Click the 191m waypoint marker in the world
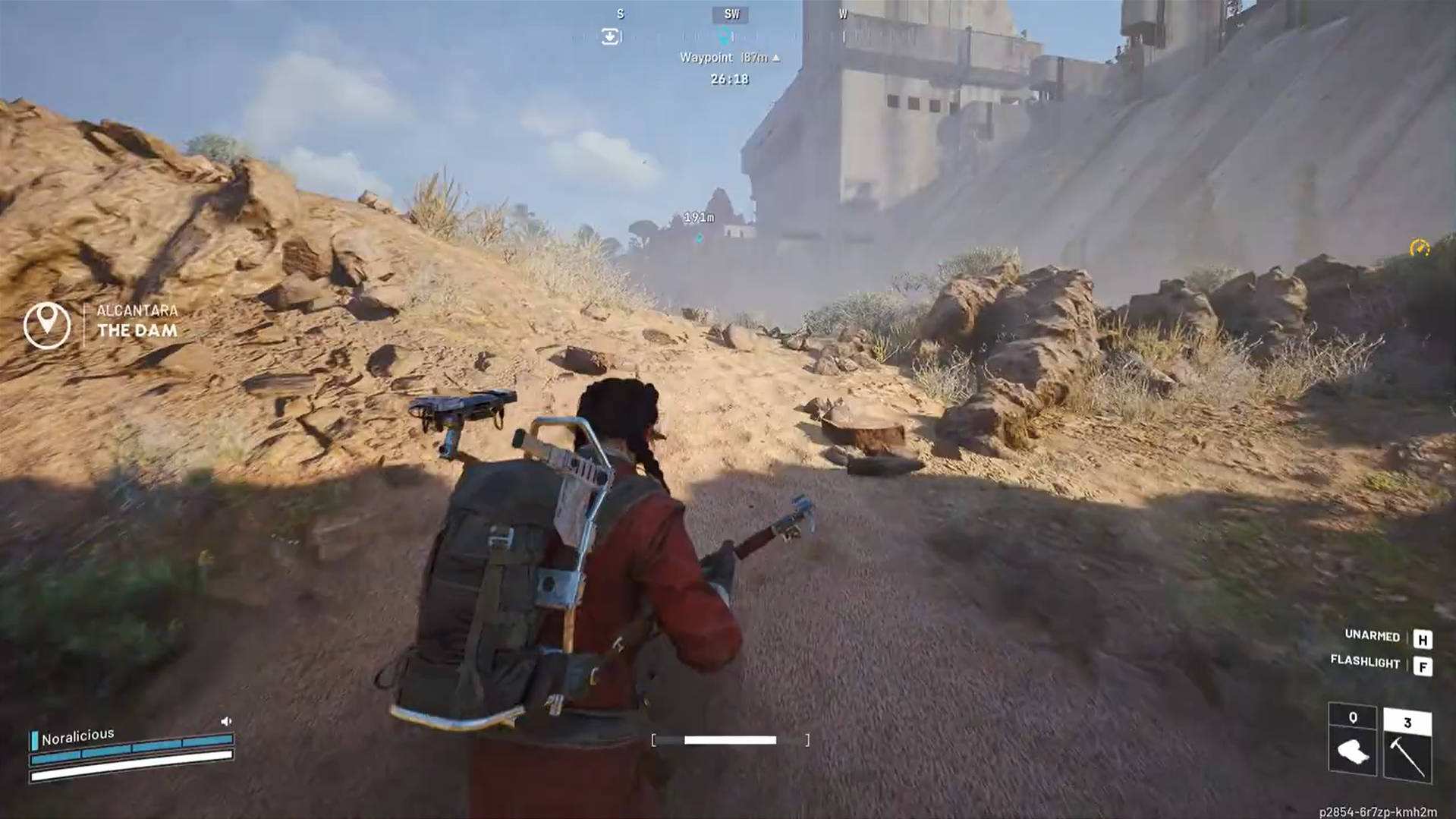The height and width of the screenshot is (819, 1456). coord(698,229)
